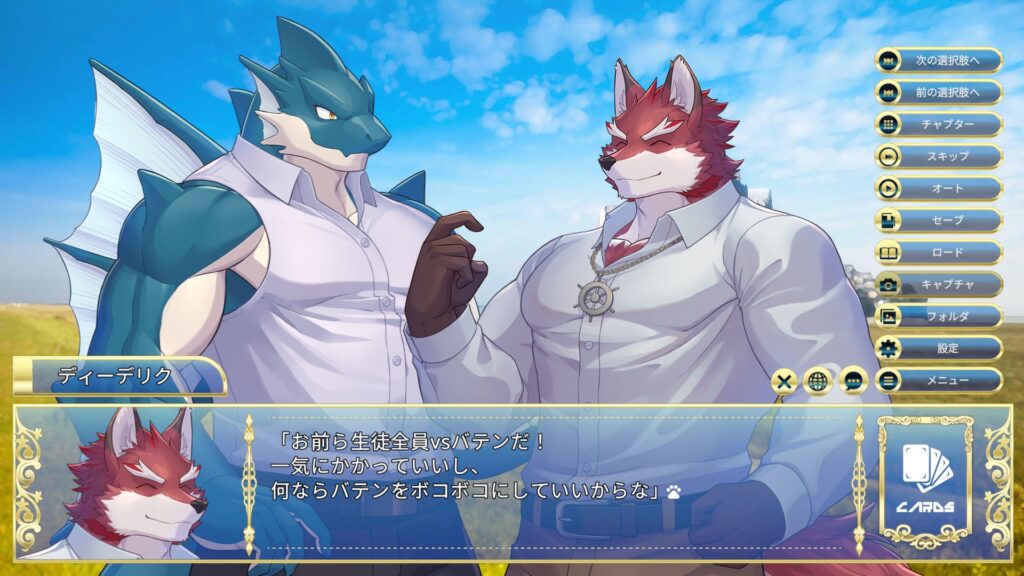Take a screenshot with Capture (キャプチャ)
Viewport: 1024px width, 576px height.
click(938, 284)
